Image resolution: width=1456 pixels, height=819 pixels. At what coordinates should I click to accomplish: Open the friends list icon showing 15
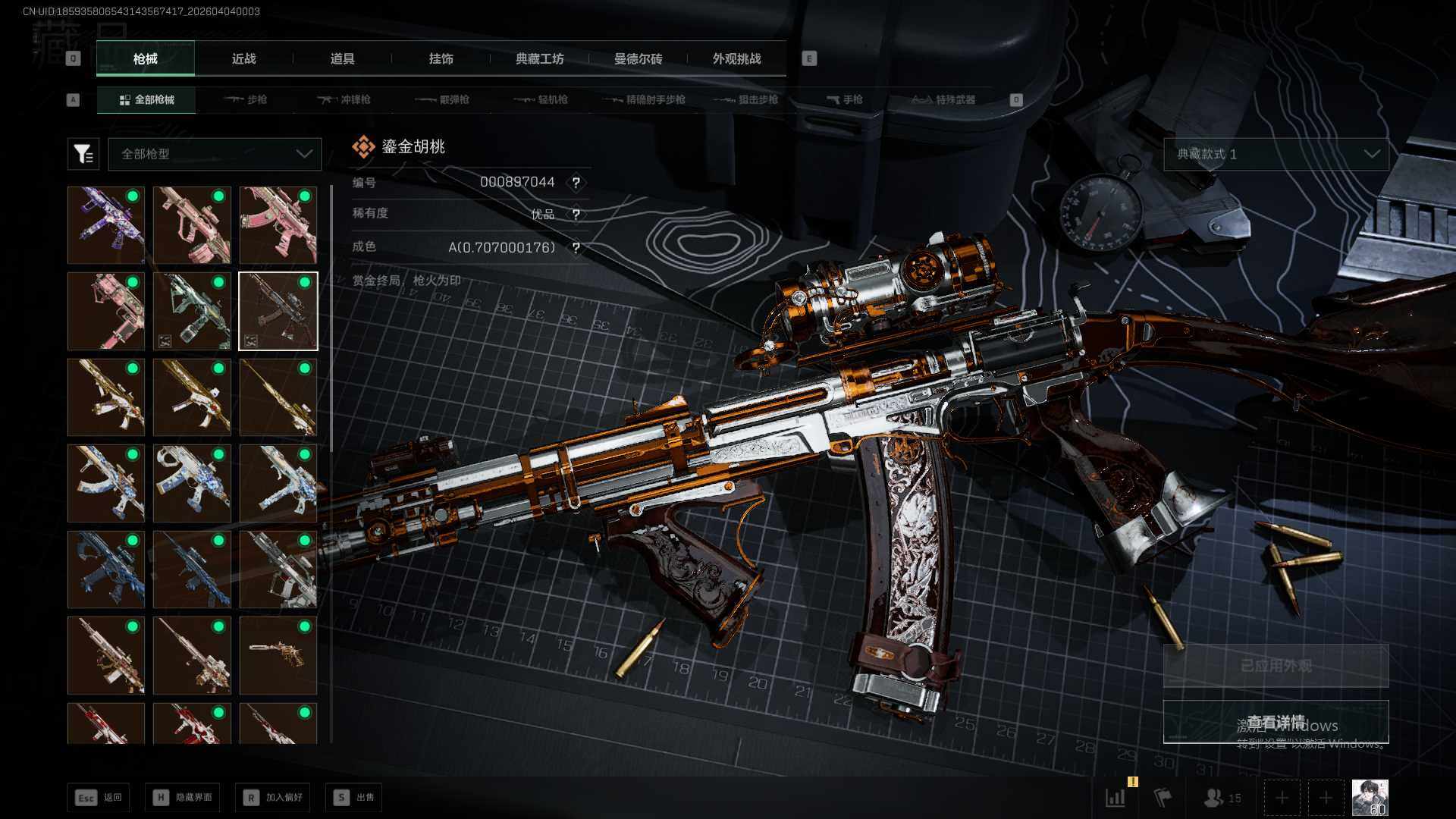point(1222,798)
